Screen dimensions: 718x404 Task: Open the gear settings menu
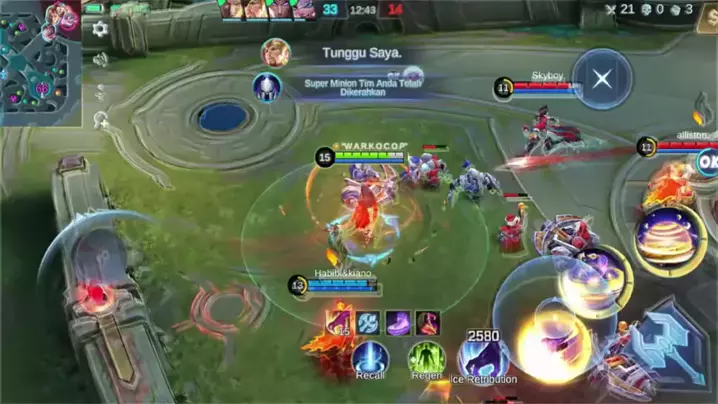coord(100,29)
